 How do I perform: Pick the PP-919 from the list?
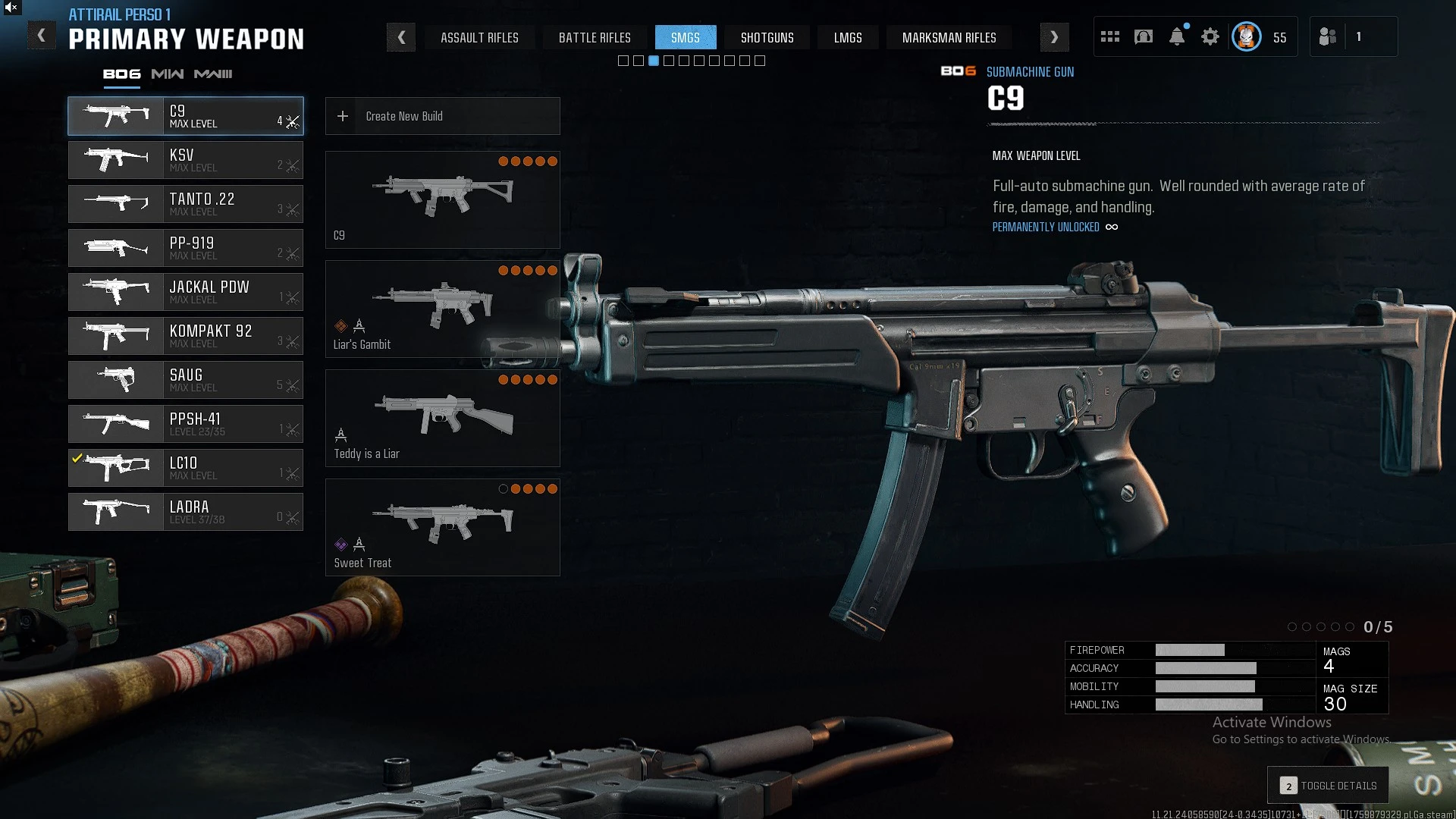tap(186, 248)
